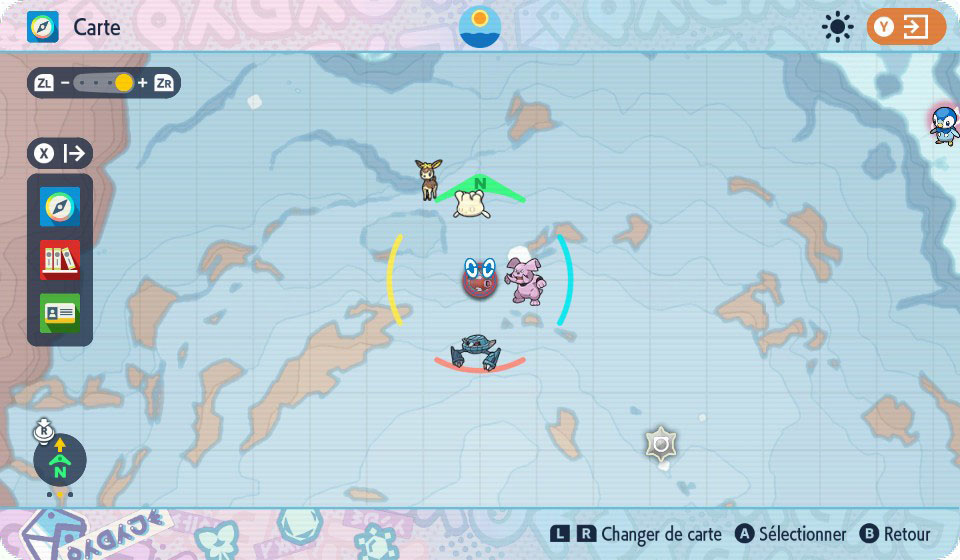Open the map app icon in sidebar
This screenshot has width=960, height=560.
60,207
